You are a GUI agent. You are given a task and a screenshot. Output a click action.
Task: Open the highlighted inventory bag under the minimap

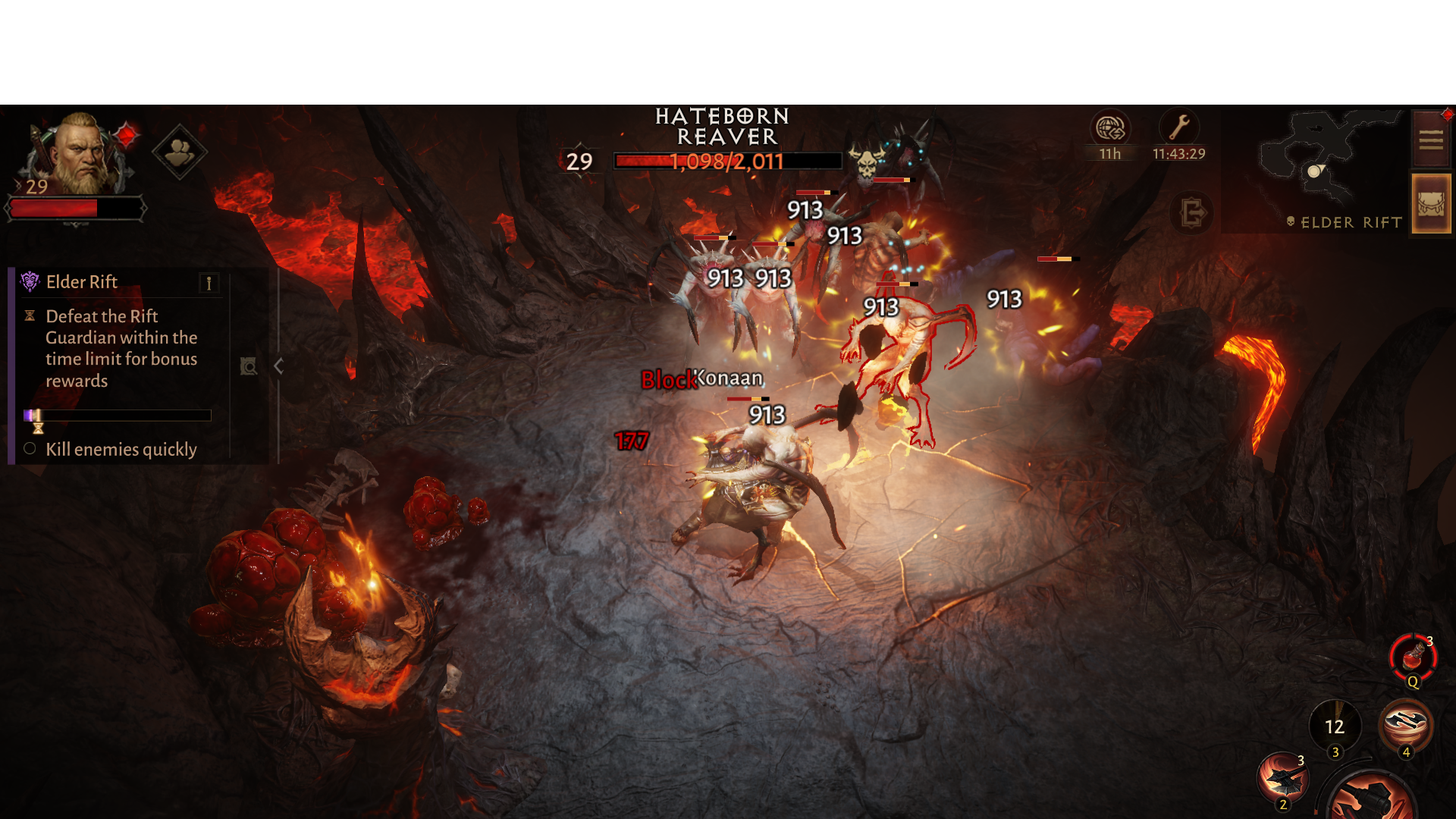coord(1430,202)
